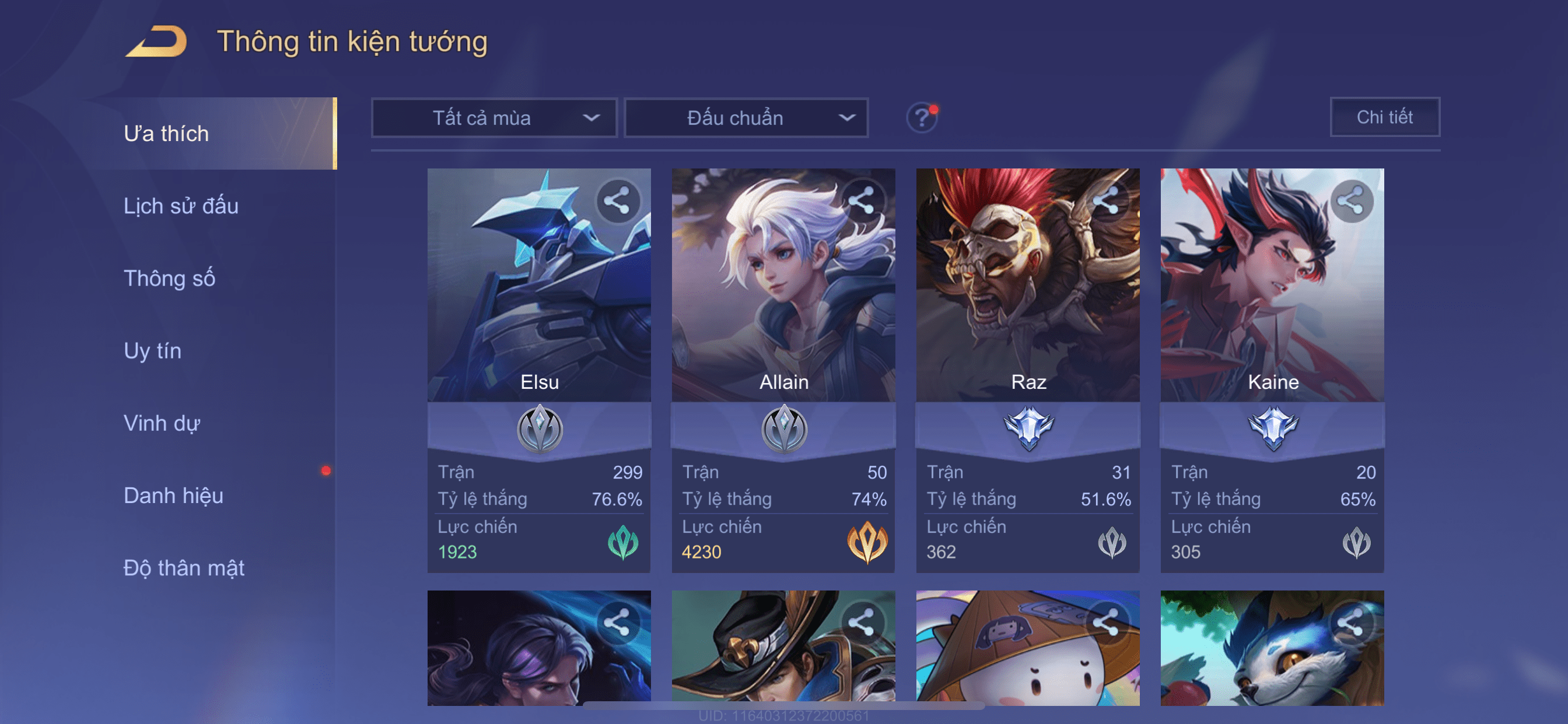
Task: Share the Allain hero stats
Action: (x=862, y=201)
